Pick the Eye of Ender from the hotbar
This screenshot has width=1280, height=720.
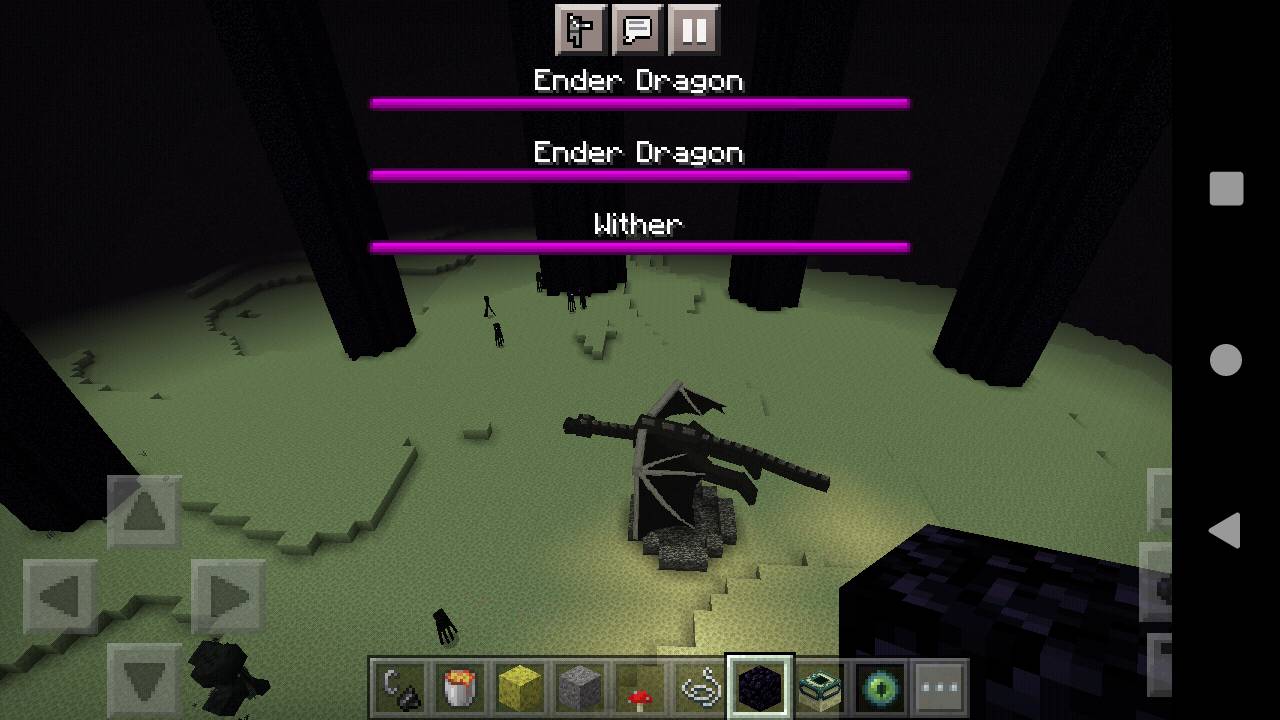(x=878, y=686)
